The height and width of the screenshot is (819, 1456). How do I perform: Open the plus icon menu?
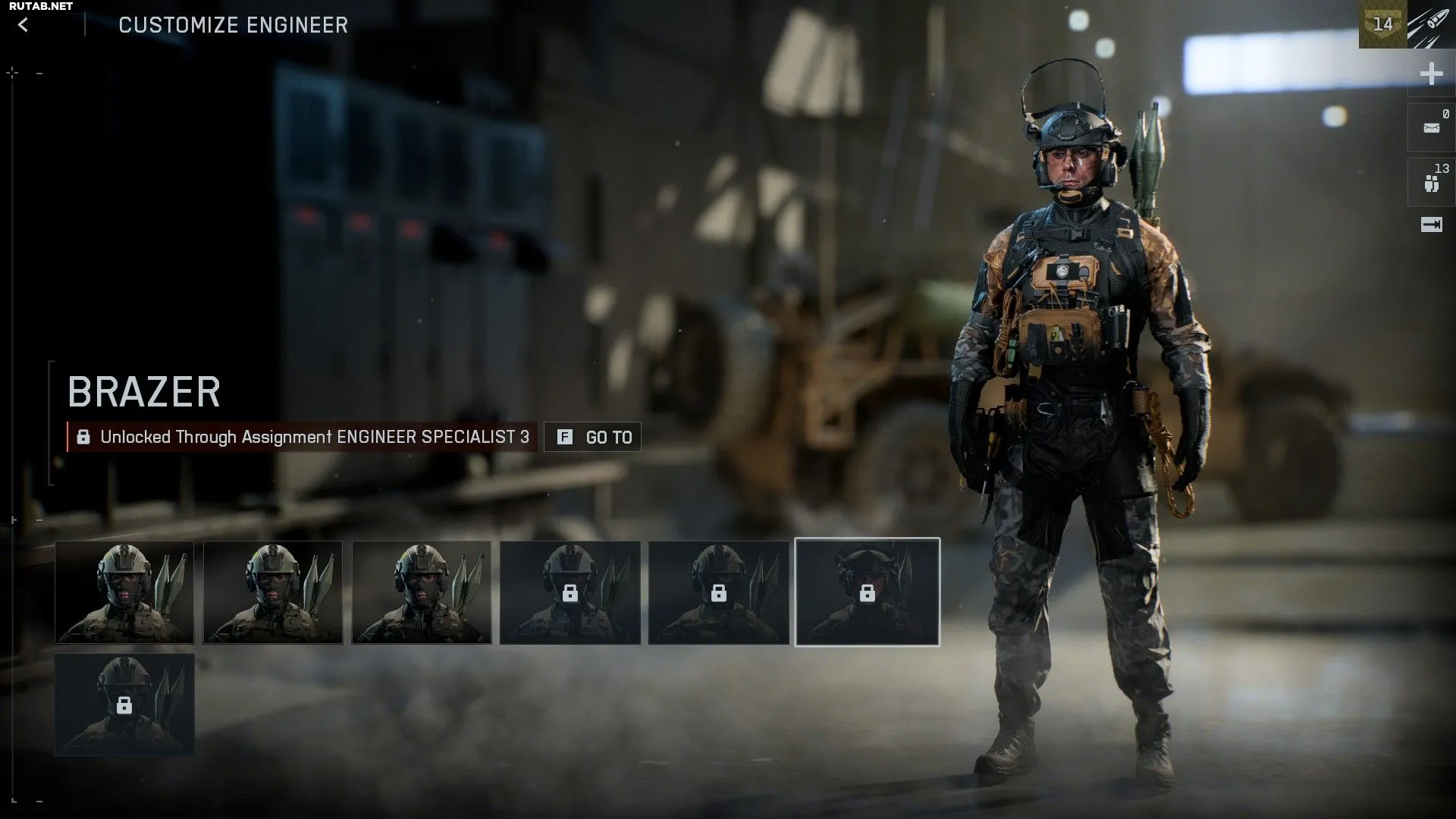(x=1431, y=74)
